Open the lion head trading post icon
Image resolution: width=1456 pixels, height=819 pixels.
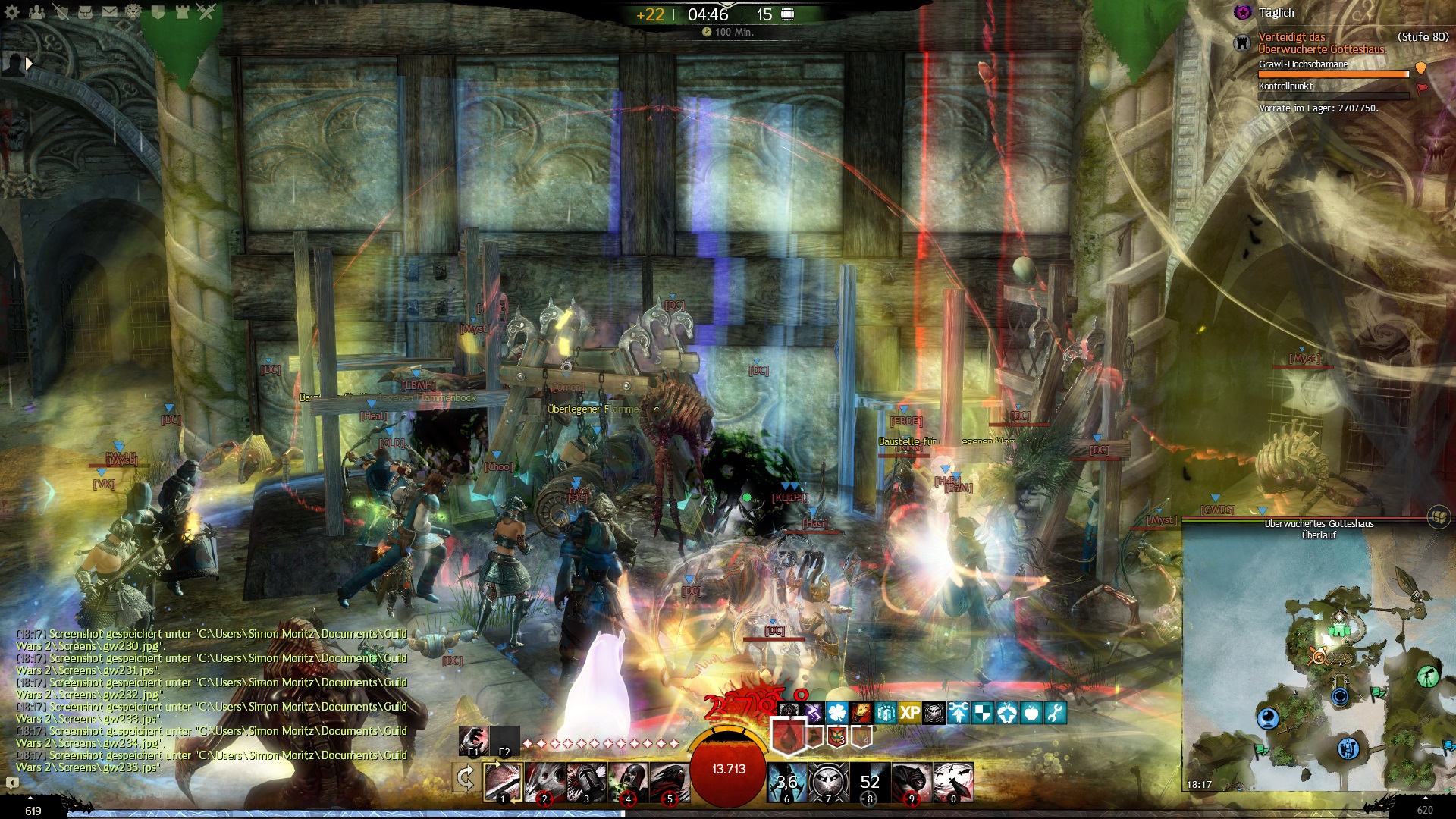coord(133,12)
